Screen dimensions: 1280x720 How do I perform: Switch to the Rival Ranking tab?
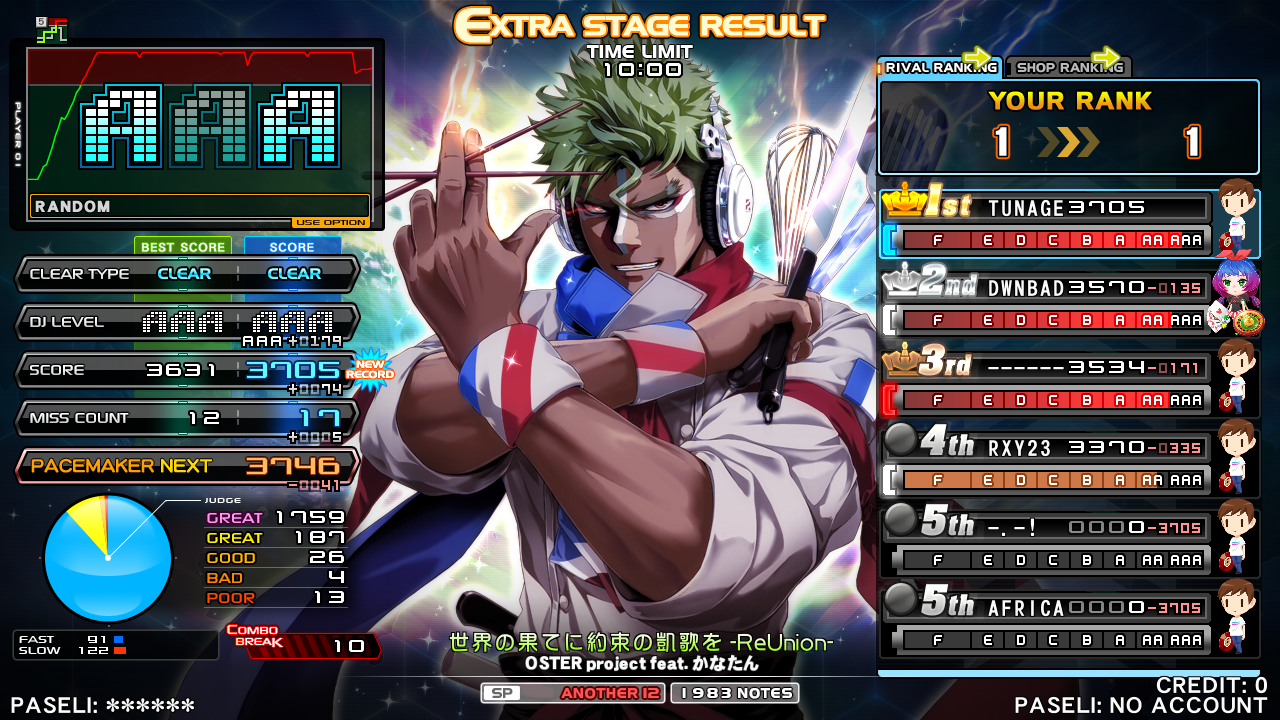[x=940, y=67]
